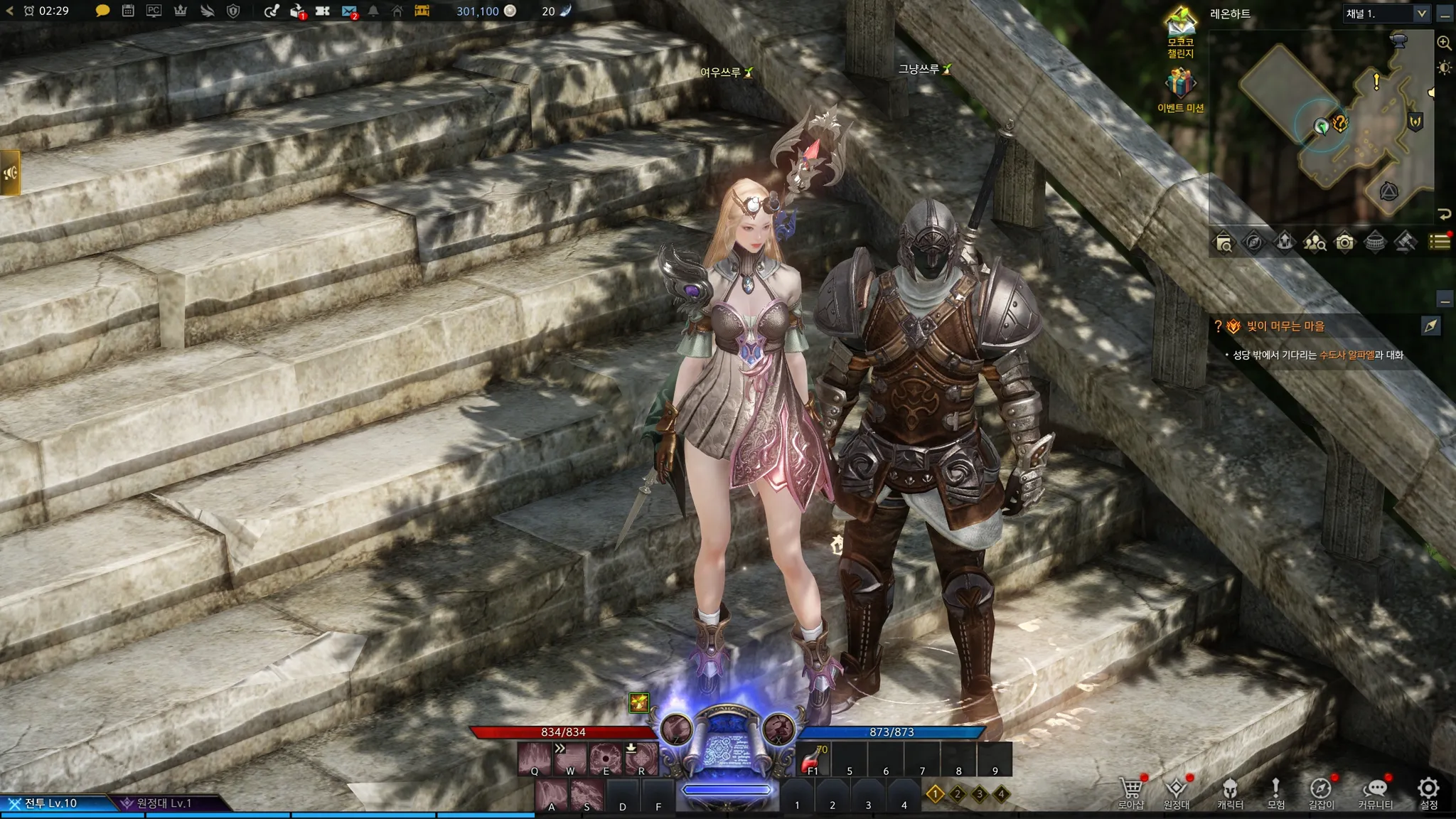Click the 빛이 머무는 마을 quest tracker
Image resolution: width=1456 pixels, height=819 pixels.
tap(1285, 326)
